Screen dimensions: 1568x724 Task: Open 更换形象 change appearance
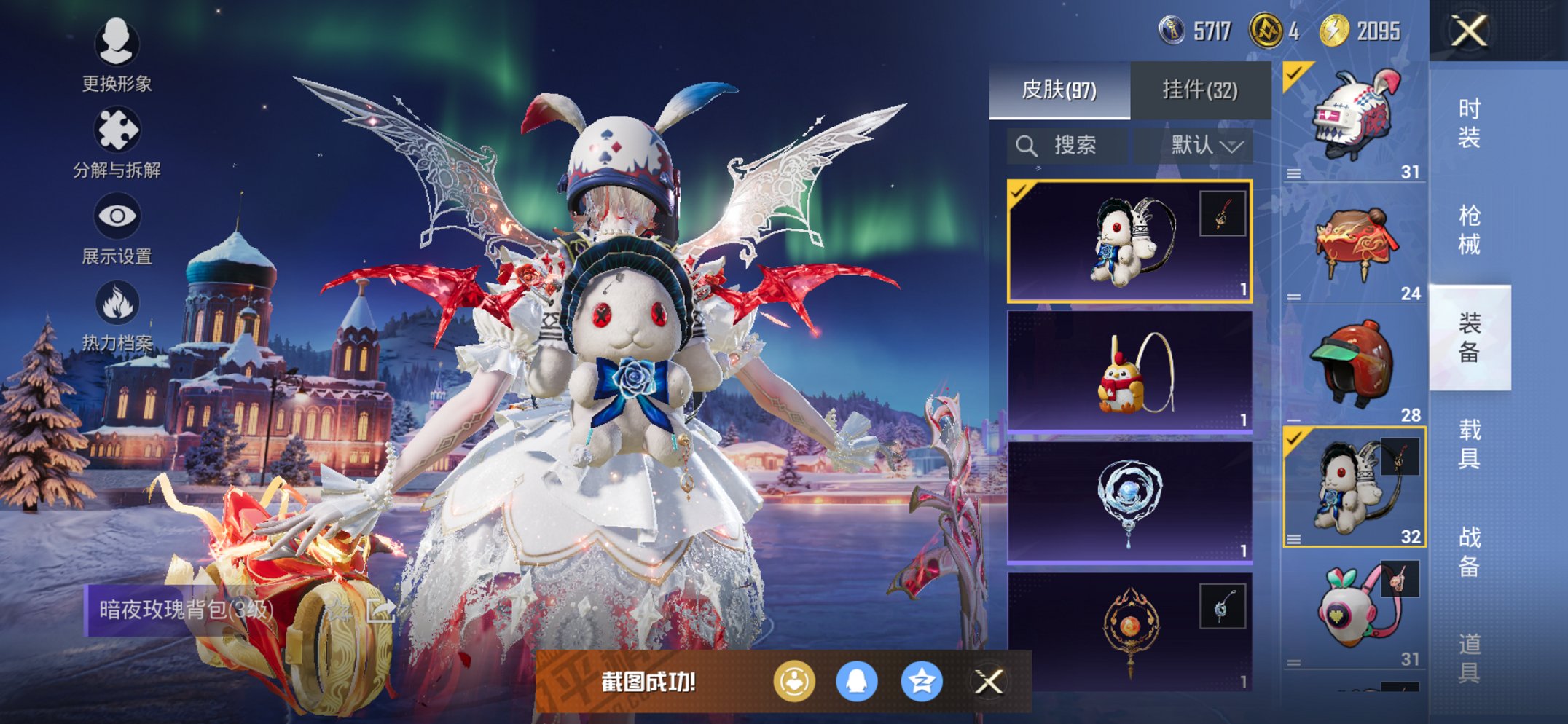(117, 55)
